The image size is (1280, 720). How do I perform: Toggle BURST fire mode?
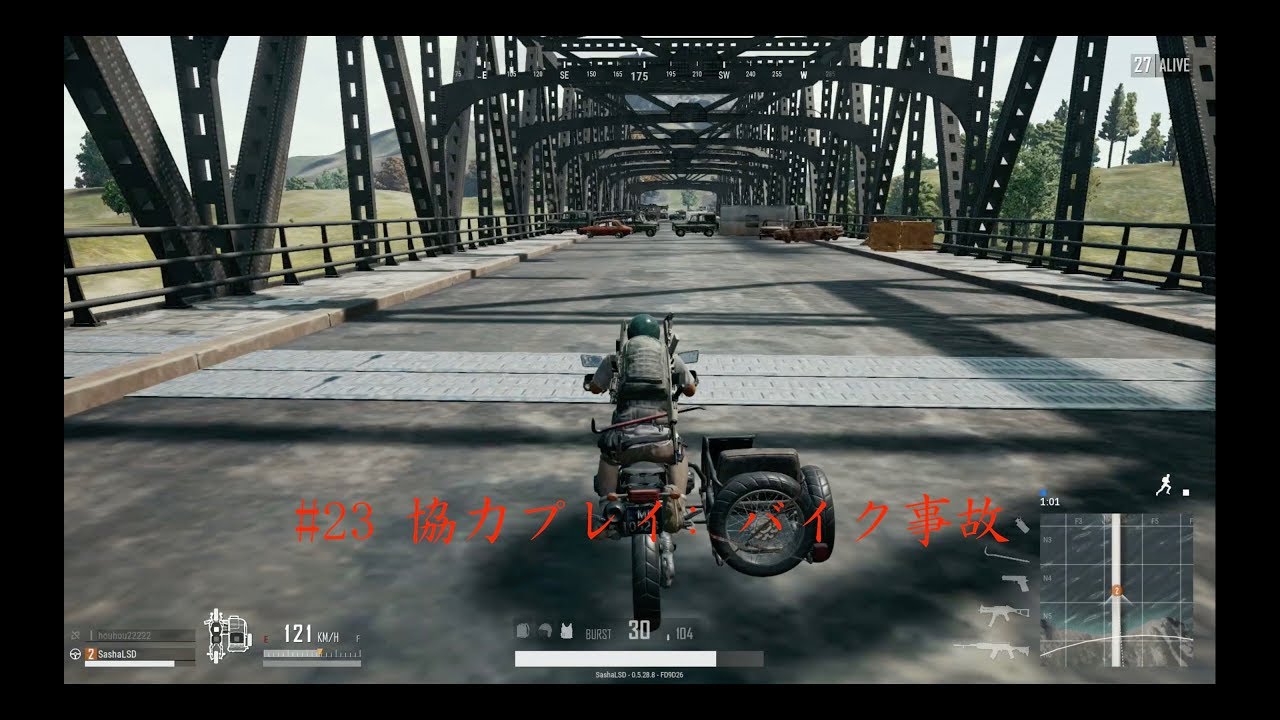(600, 633)
